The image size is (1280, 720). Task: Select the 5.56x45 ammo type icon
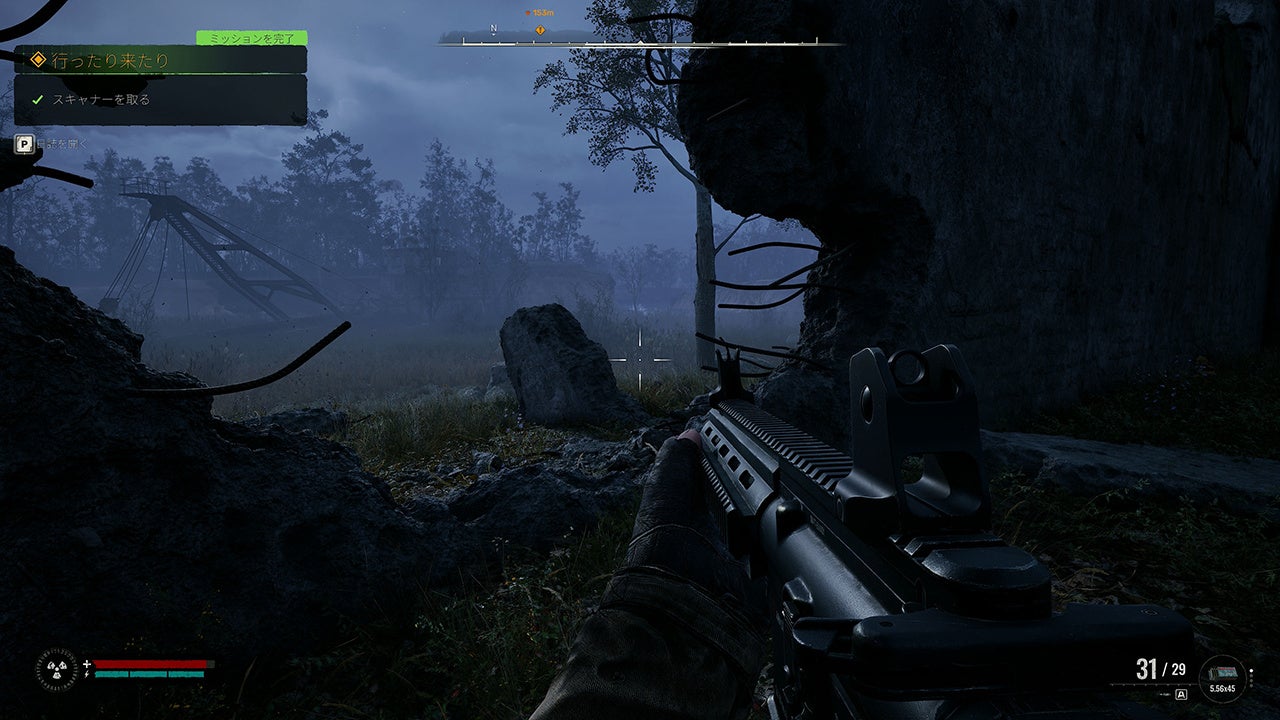(1222, 677)
